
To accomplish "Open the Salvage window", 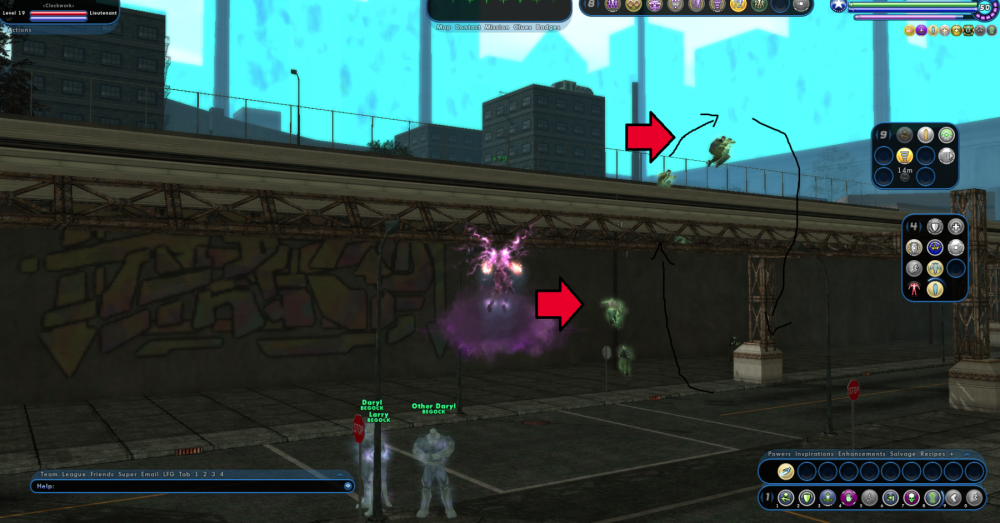I will 904,454.
